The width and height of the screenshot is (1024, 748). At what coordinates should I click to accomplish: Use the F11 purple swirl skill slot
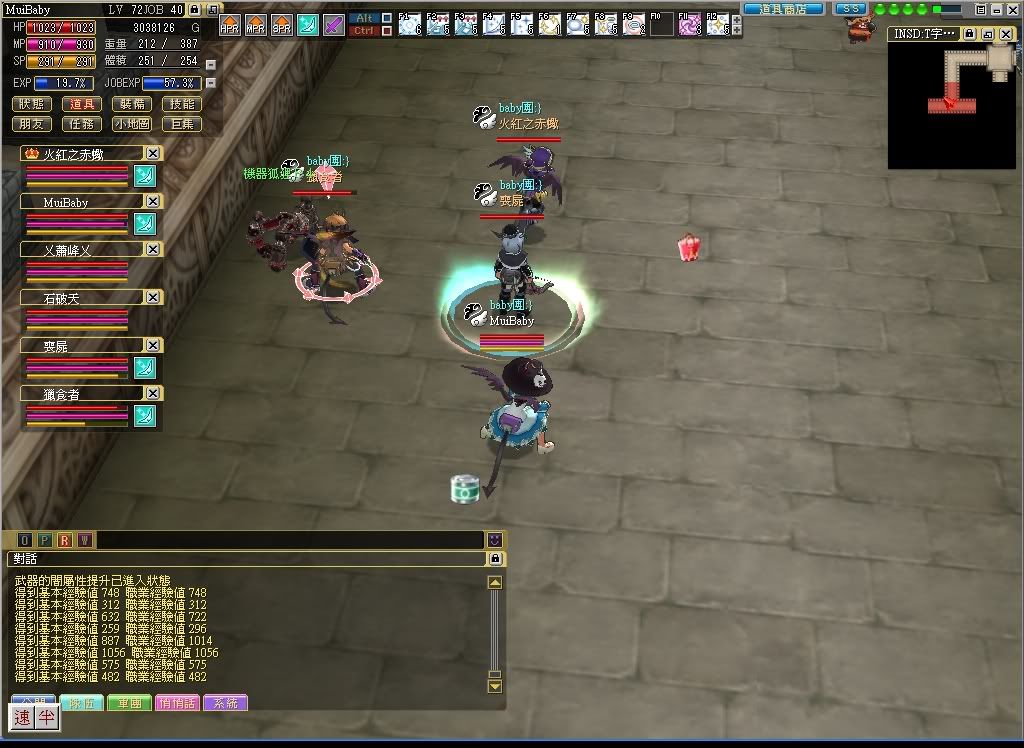click(x=689, y=24)
